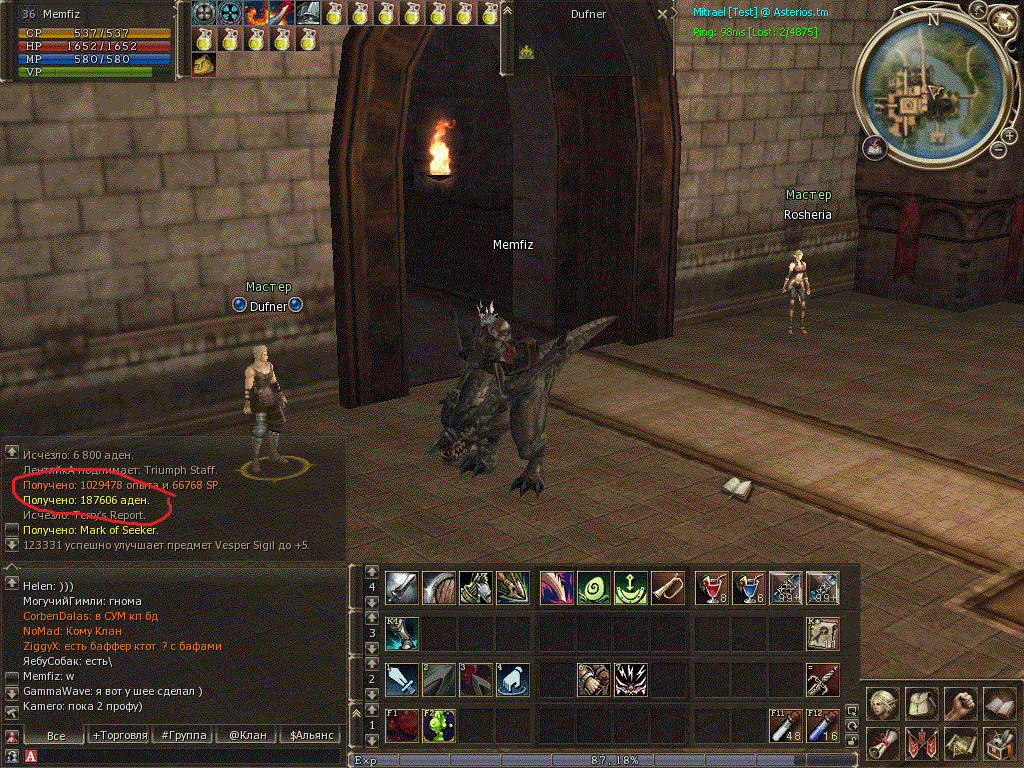Switch to the @Клан chat tab
This screenshot has height=768, width=1024.
pos(247,735)
